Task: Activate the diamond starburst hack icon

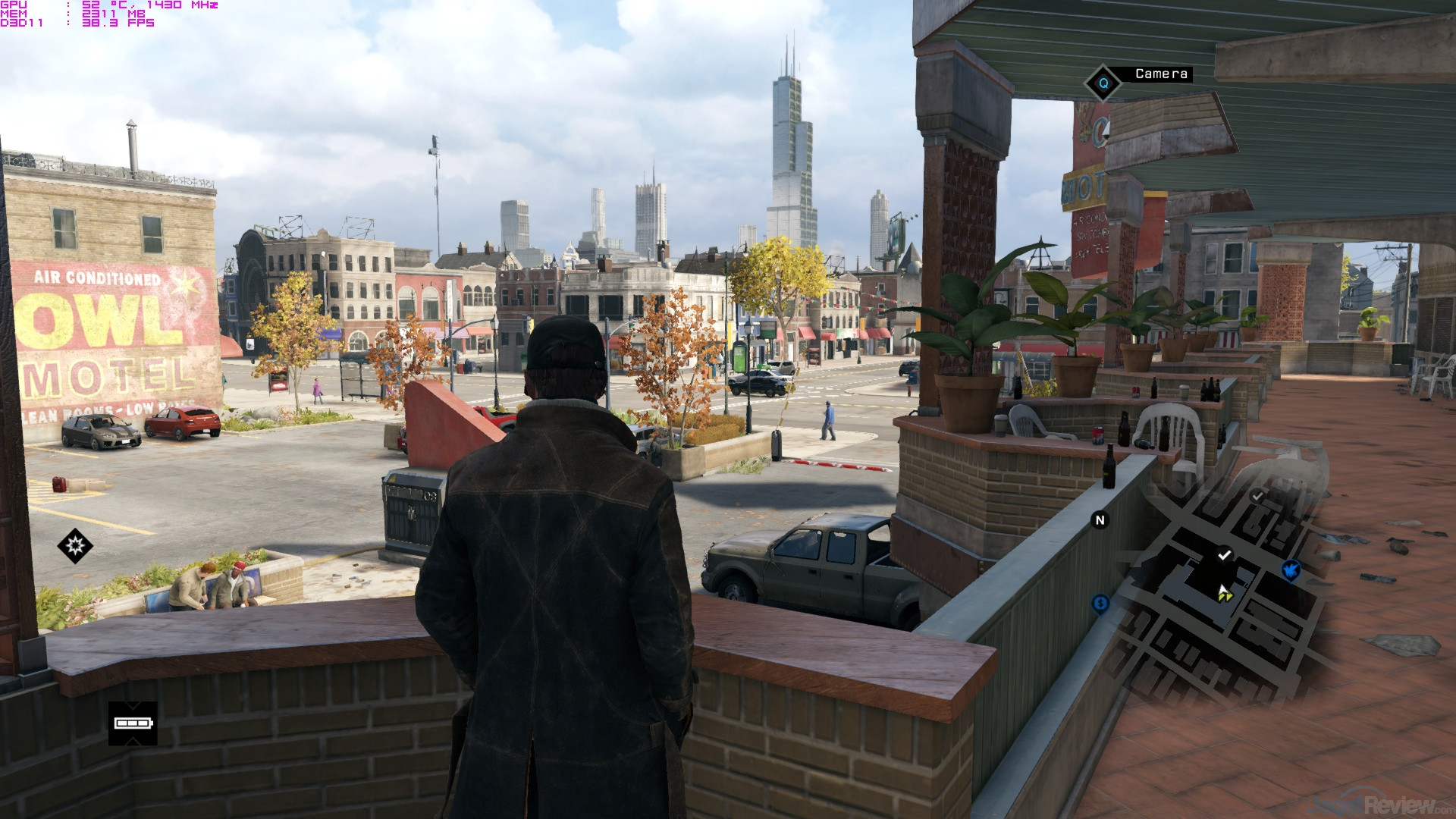Action: click(x=75, y=545)
